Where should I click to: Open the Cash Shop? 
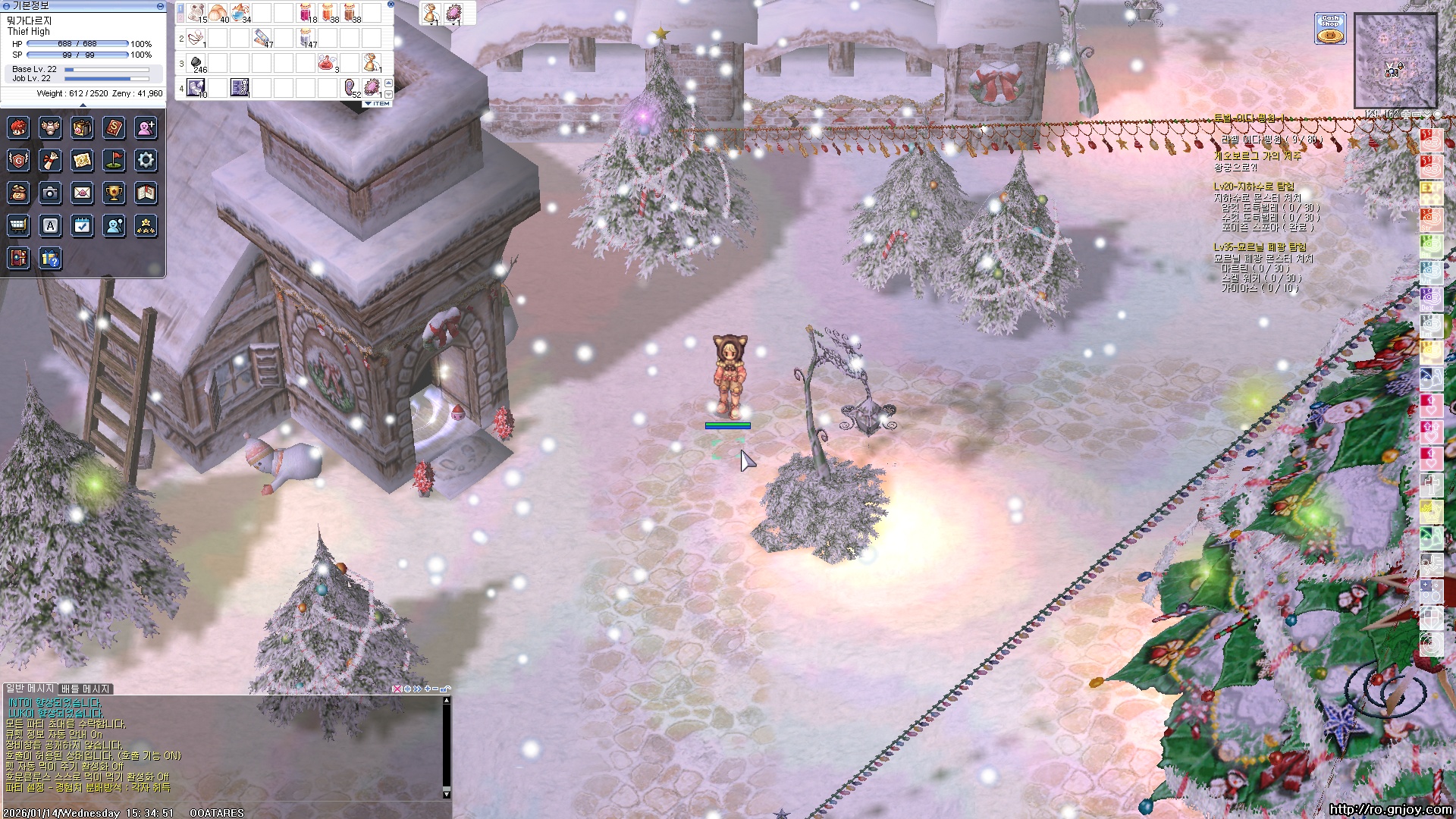[x=1330, y=29]
